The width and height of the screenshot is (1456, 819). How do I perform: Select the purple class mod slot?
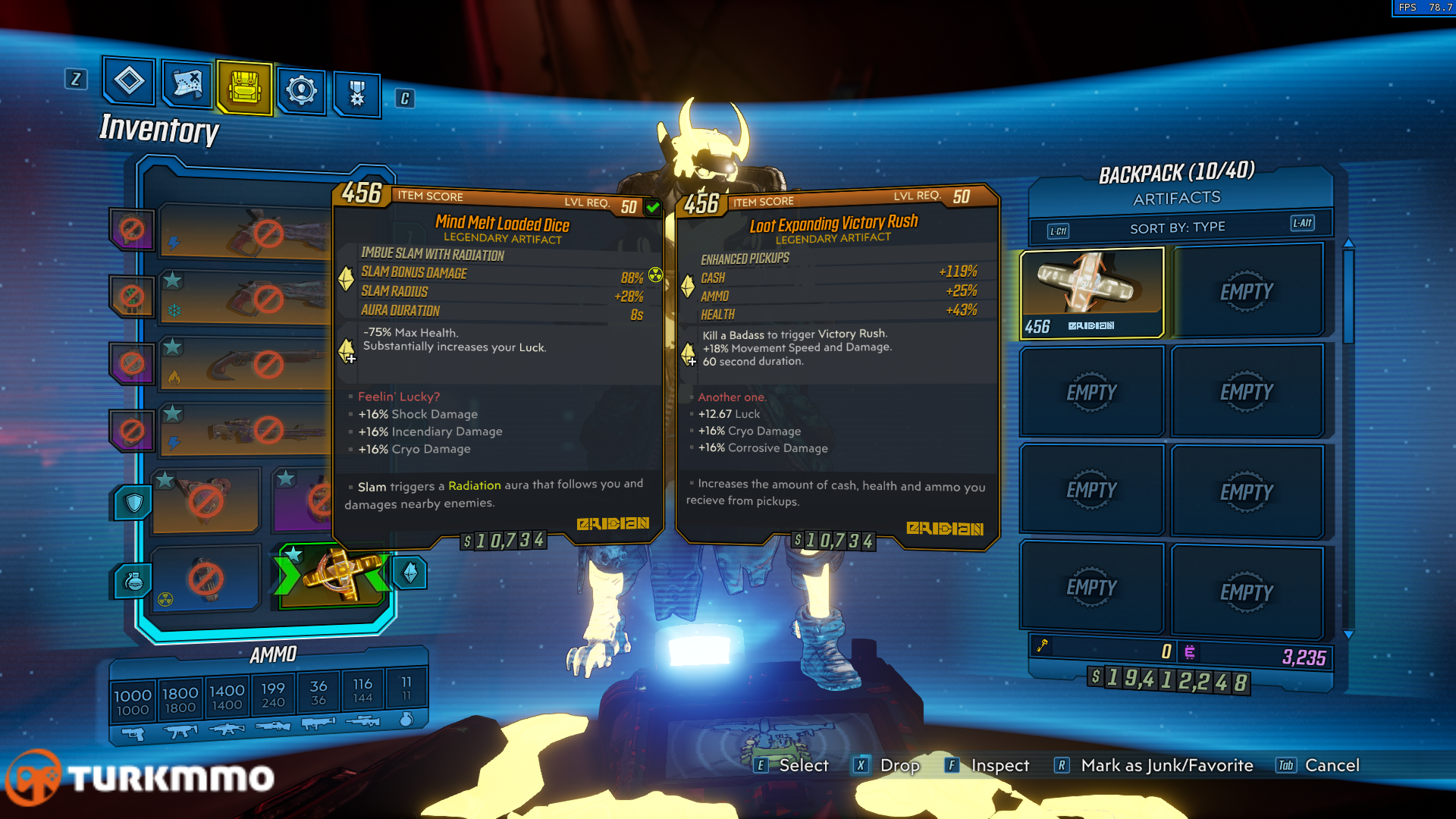303,500
